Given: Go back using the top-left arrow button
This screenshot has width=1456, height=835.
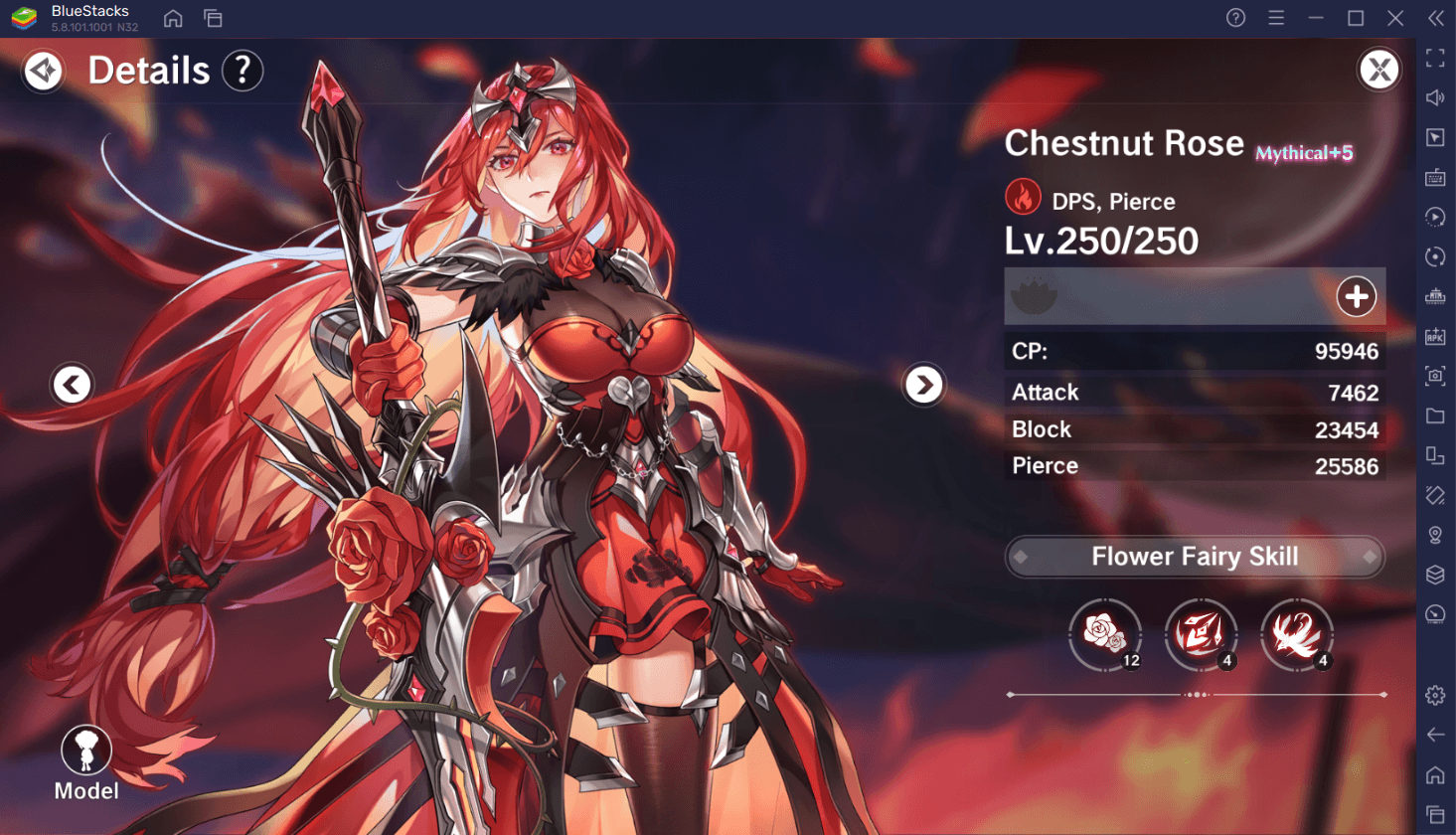Looking at the screenshot, I should pyautogui.click(x=43, y=71).
